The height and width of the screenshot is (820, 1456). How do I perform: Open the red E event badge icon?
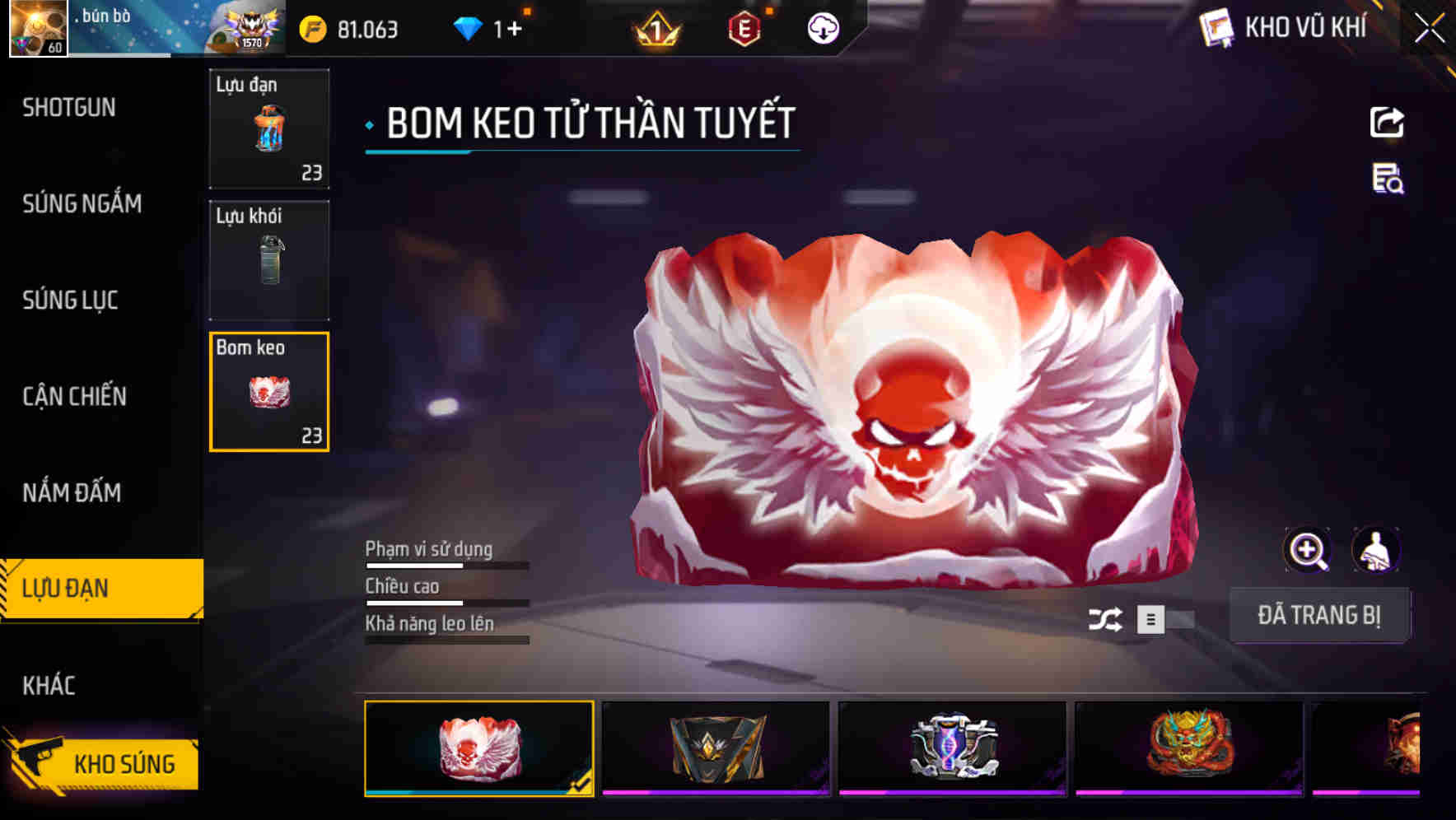pos(744,30)
